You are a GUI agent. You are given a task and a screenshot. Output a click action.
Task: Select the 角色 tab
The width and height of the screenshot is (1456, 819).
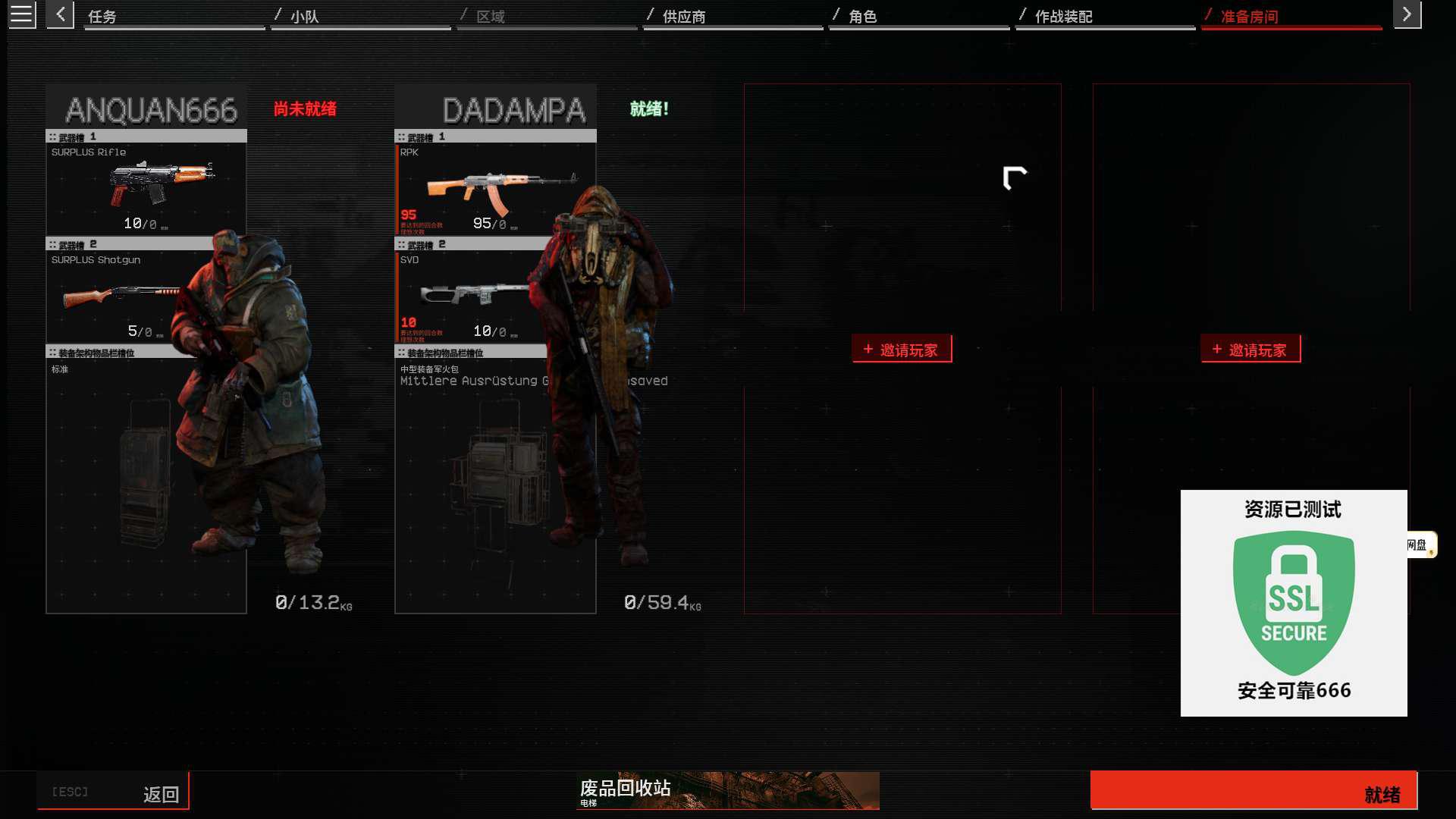(x=918, y=16)
